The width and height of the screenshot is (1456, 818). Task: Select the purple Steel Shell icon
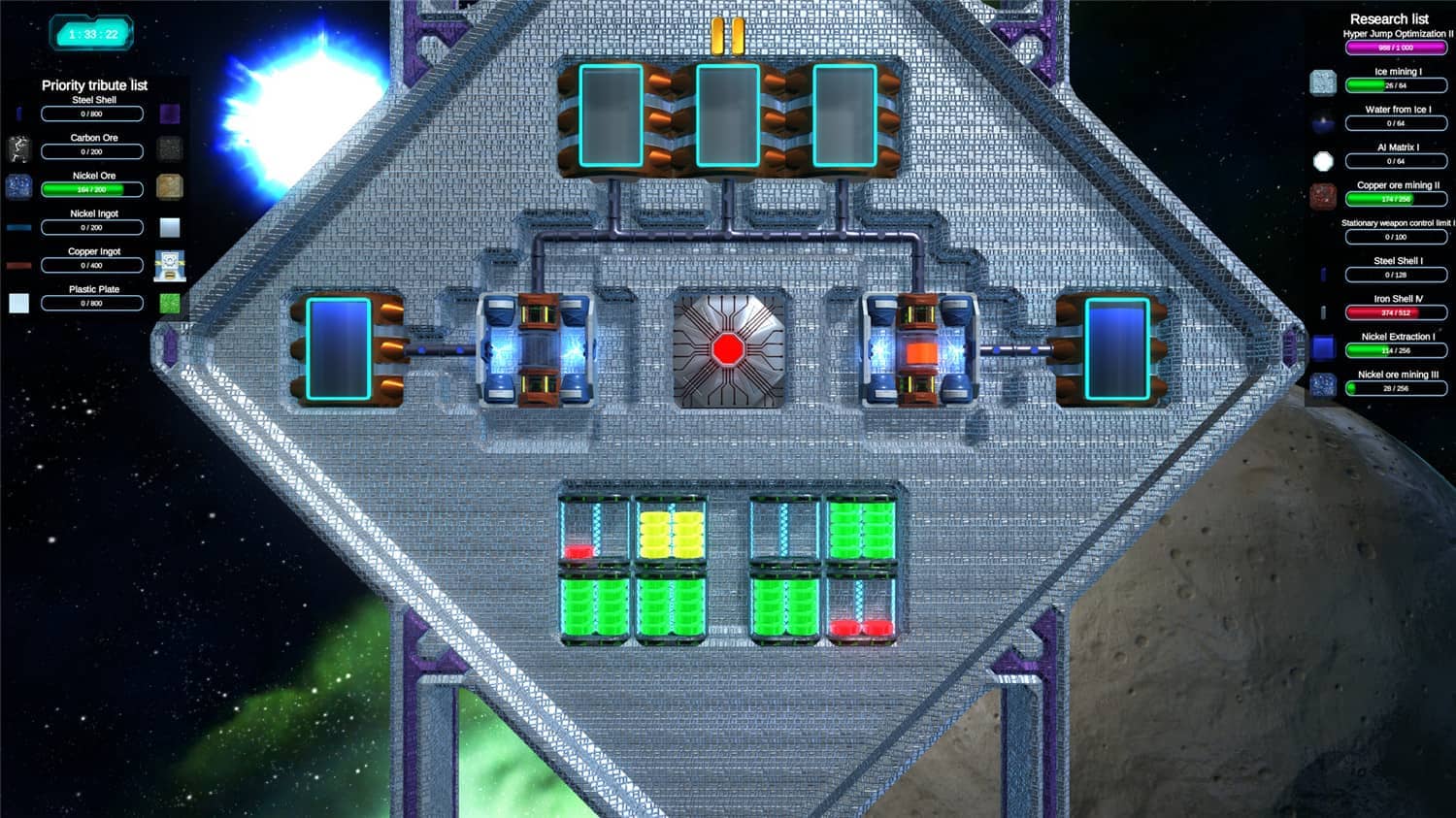(x=172, y=114)
